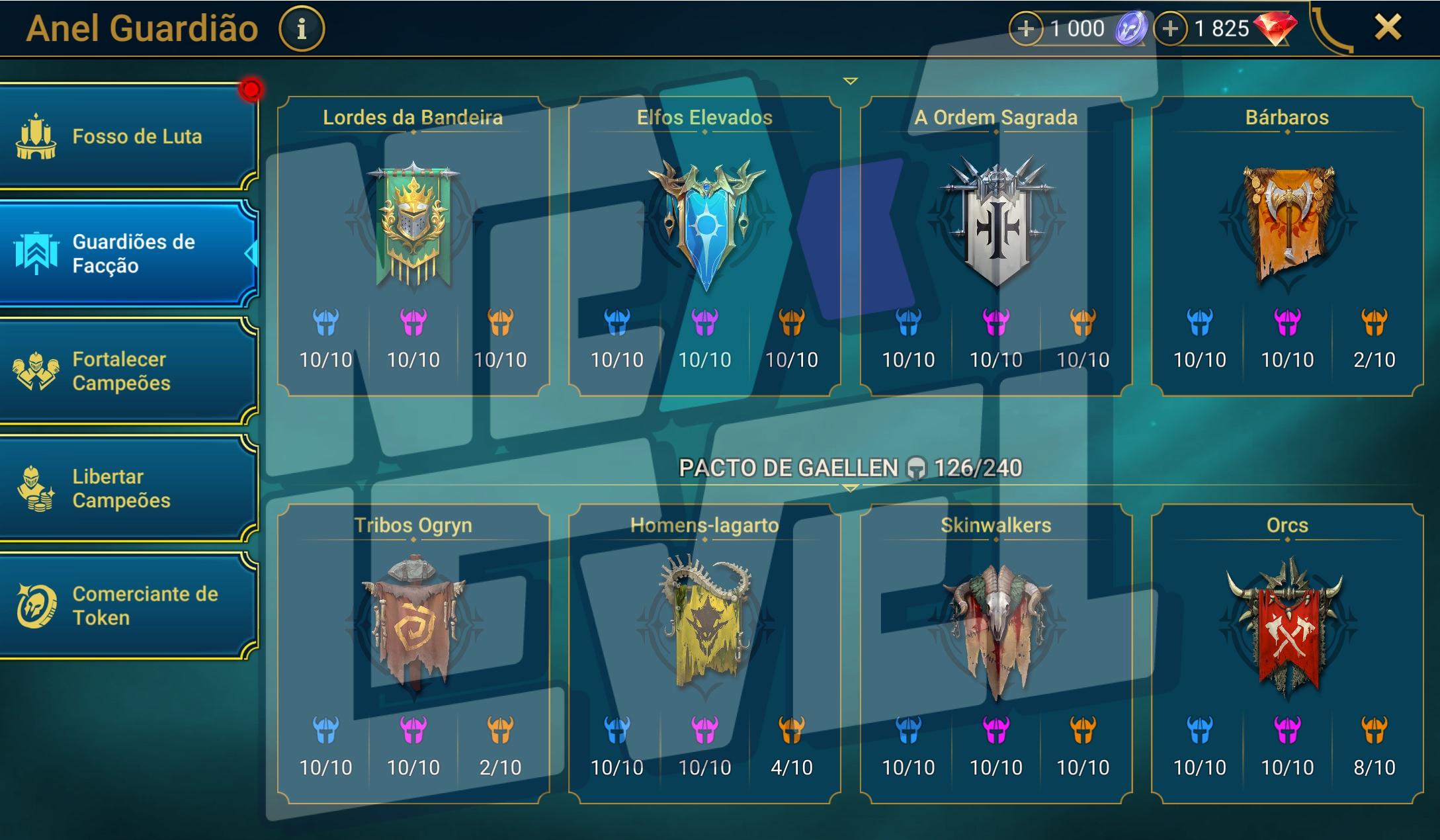Open the A Ordem Sagrada faction card

[x=996, y=246]
